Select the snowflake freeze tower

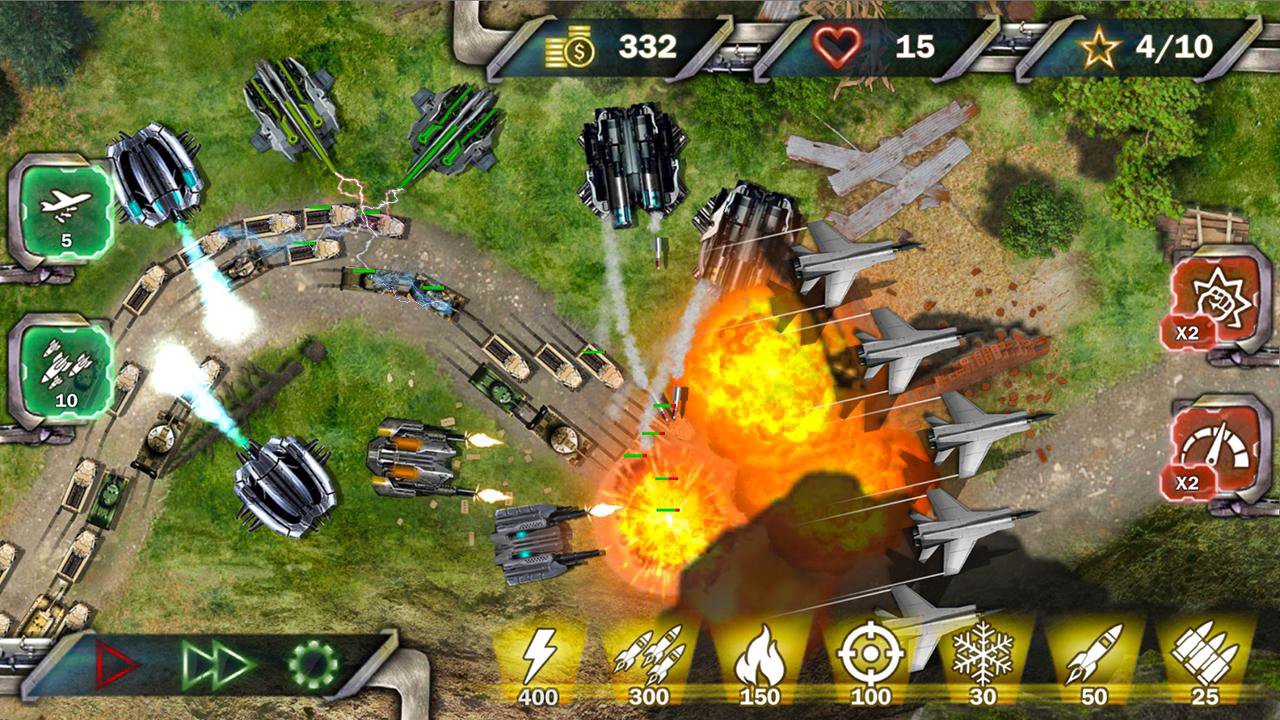(x=982, y=658)
